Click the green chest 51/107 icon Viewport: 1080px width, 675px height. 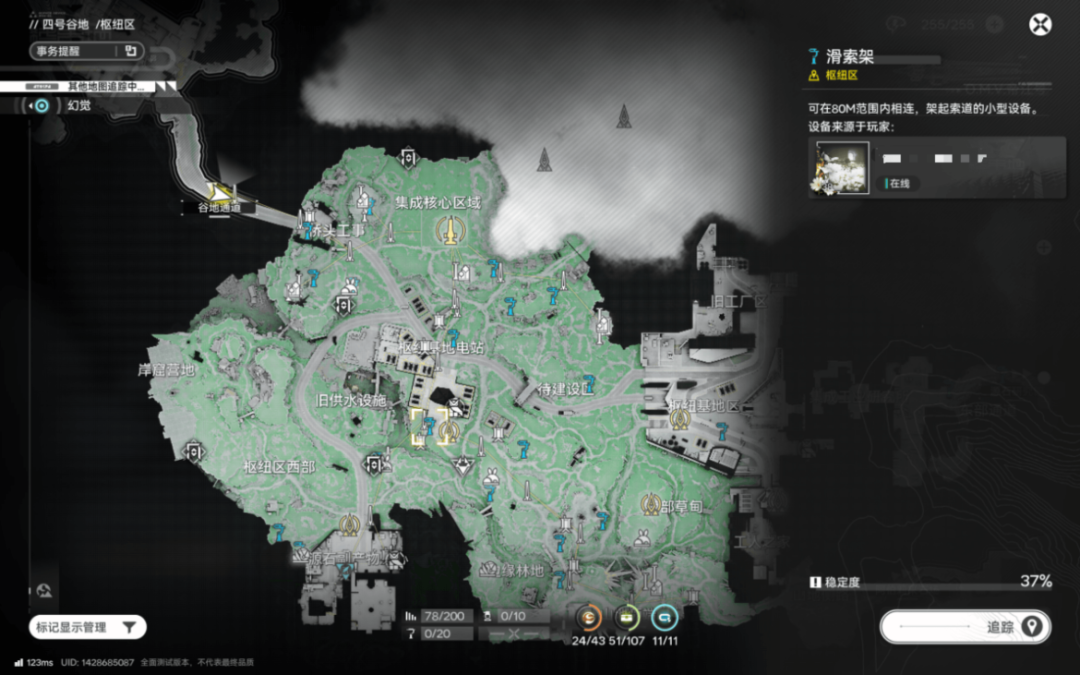[626, 617]
